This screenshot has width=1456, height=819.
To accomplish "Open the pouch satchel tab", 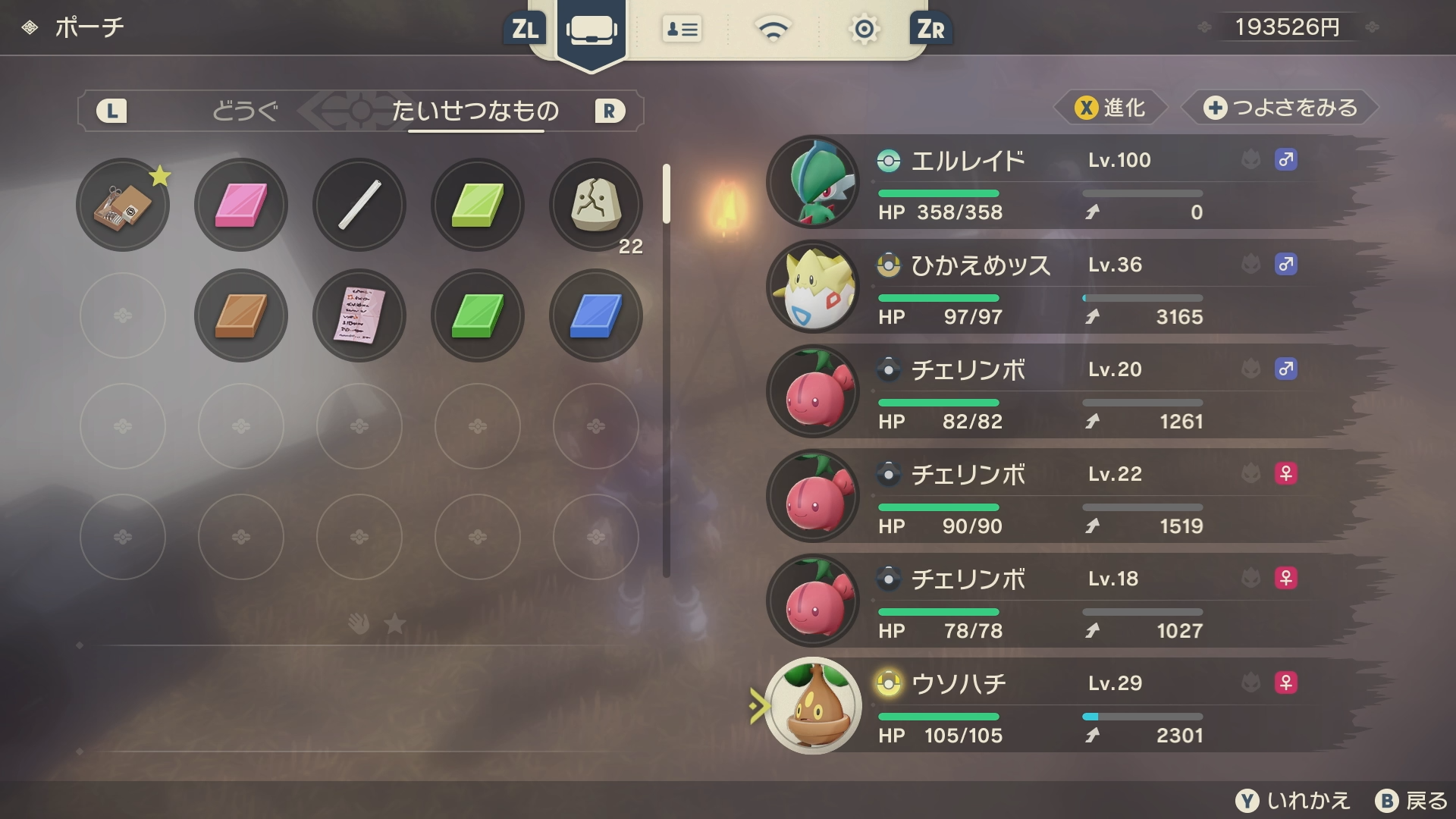I will tap(591, 30).
